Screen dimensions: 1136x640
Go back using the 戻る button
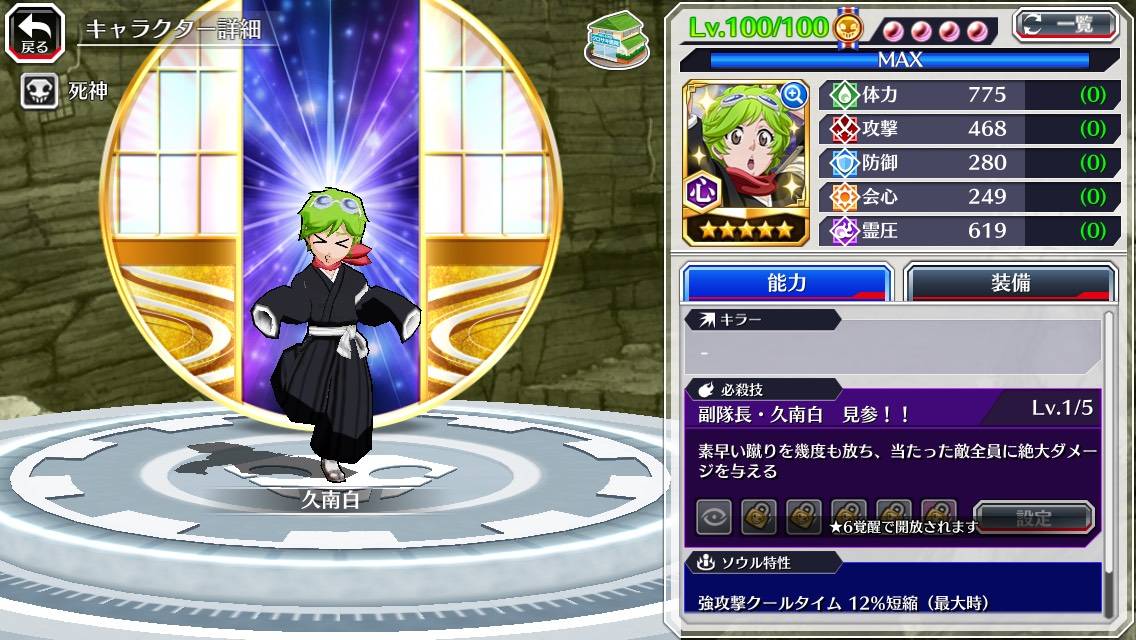tap(35, 33)
